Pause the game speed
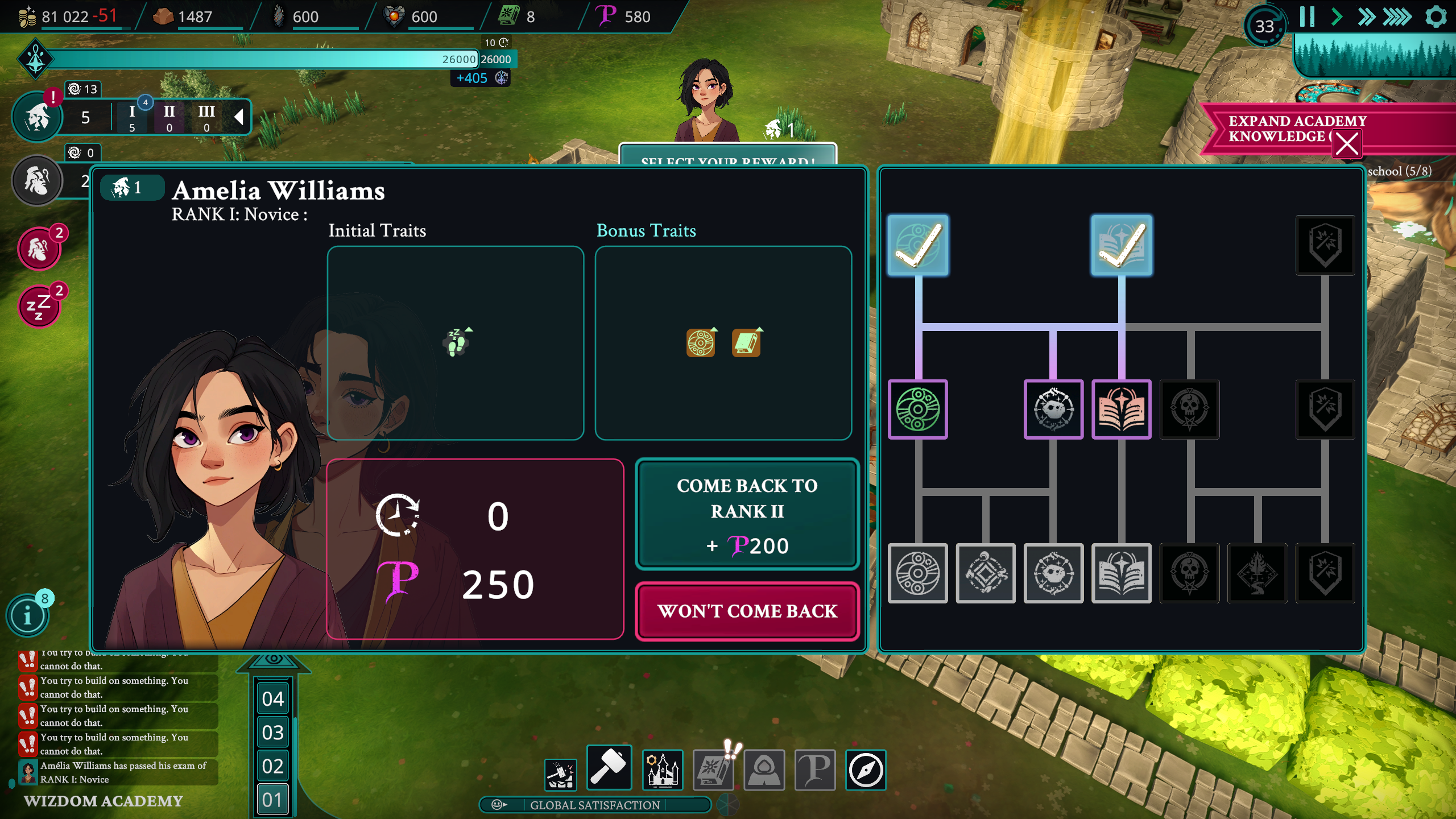The height and width of the screenshot is (819, 1456). tap(1307, 17)
